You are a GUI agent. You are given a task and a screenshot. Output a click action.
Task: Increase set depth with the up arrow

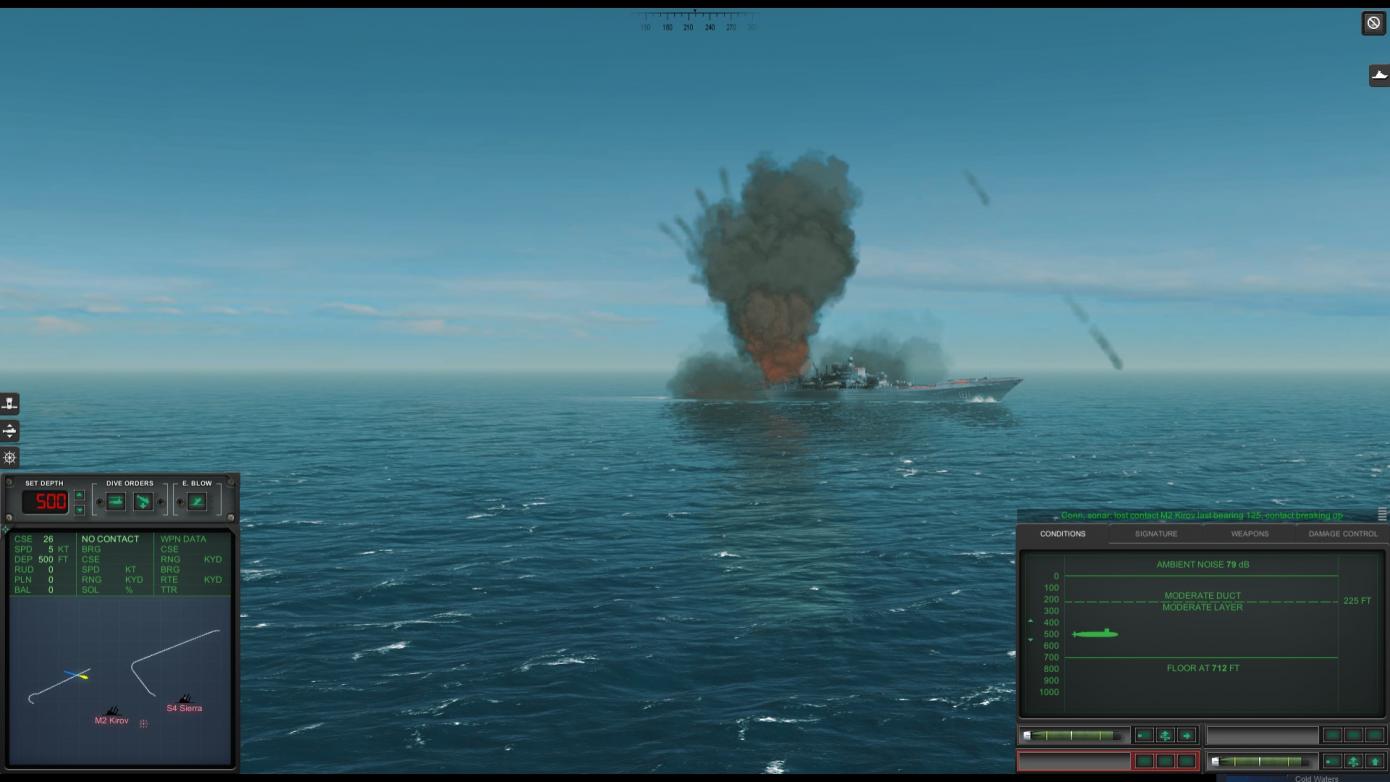tap(80, 495)
